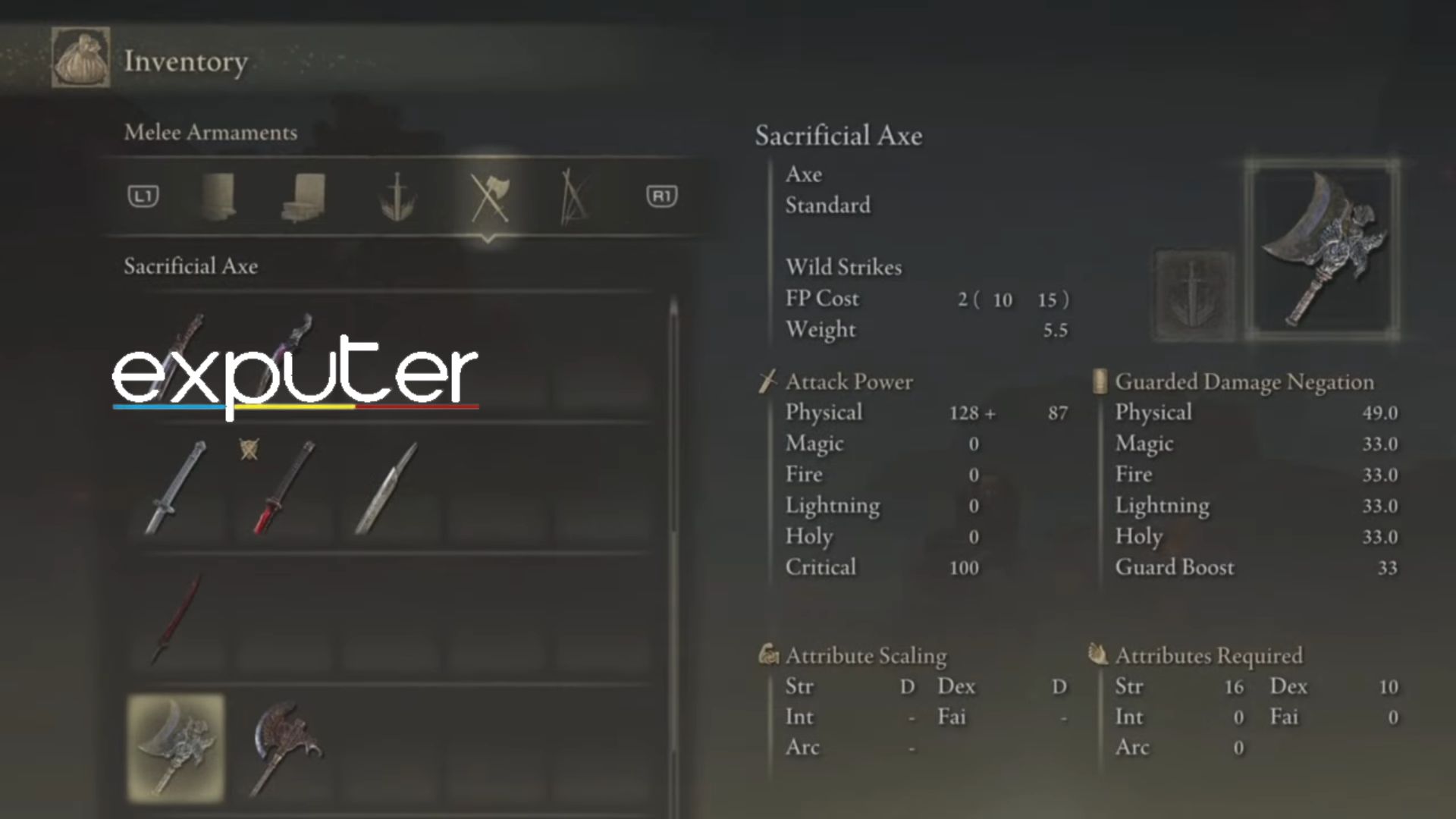The width and height of the screenshot is (1456, 819).
Task: Click the Guarded Damage Negation shield icon
Action: click(x=1099, y=381)
